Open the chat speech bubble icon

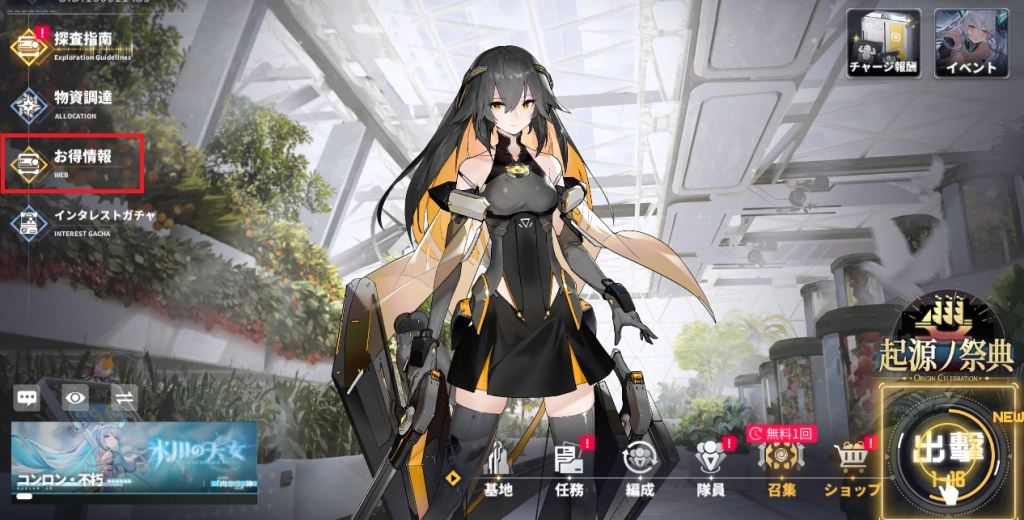[x=28, y=398]
